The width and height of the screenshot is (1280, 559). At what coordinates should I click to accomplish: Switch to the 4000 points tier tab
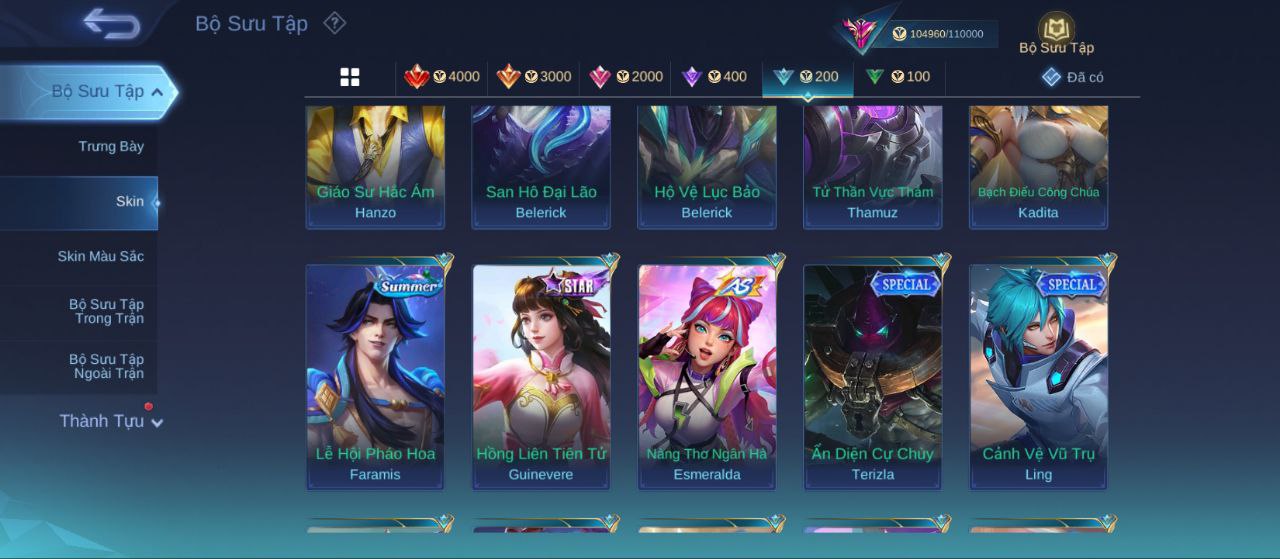coord(442,77)
